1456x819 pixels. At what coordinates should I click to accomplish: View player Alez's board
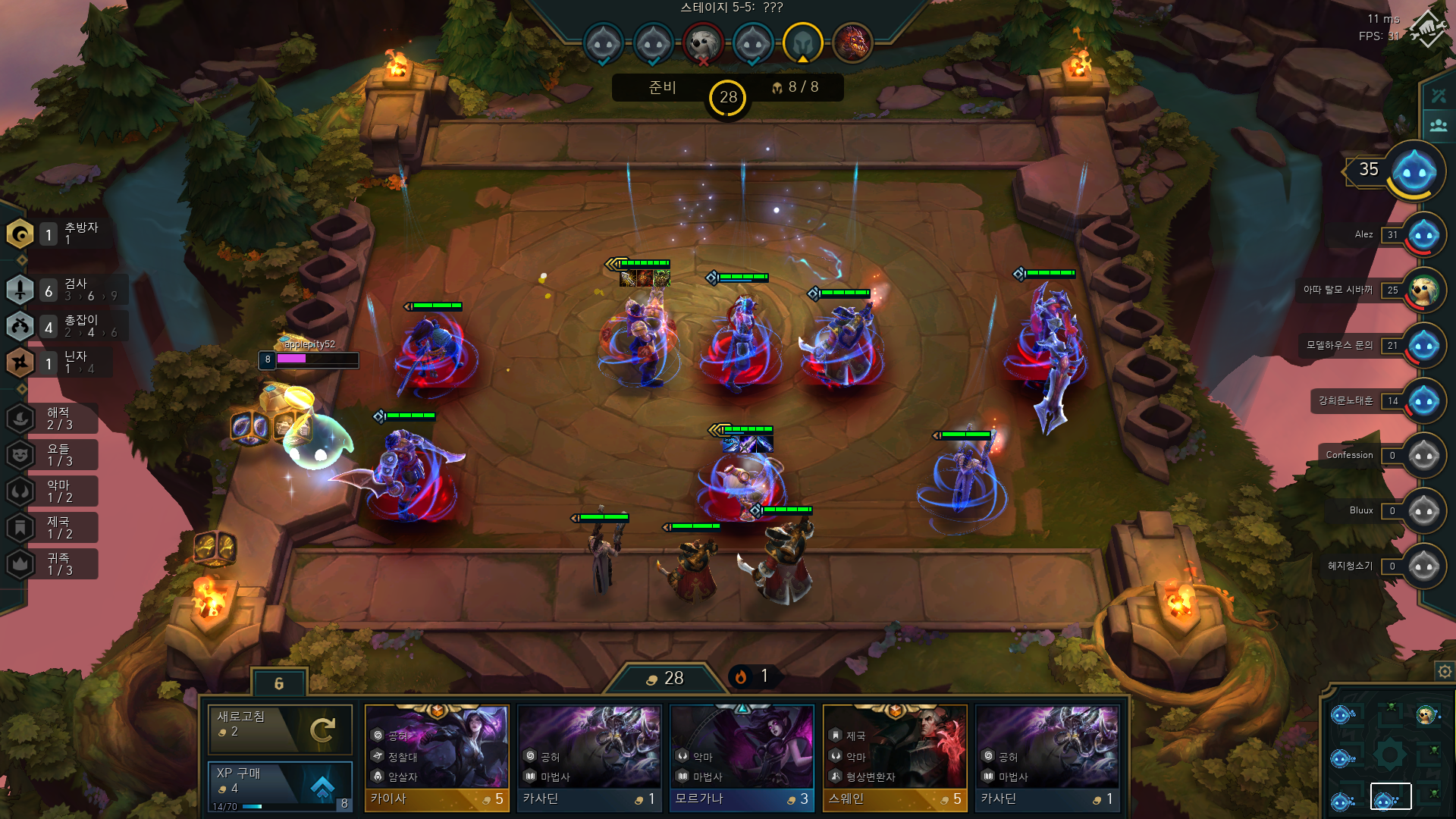(x=1423, y=235)
